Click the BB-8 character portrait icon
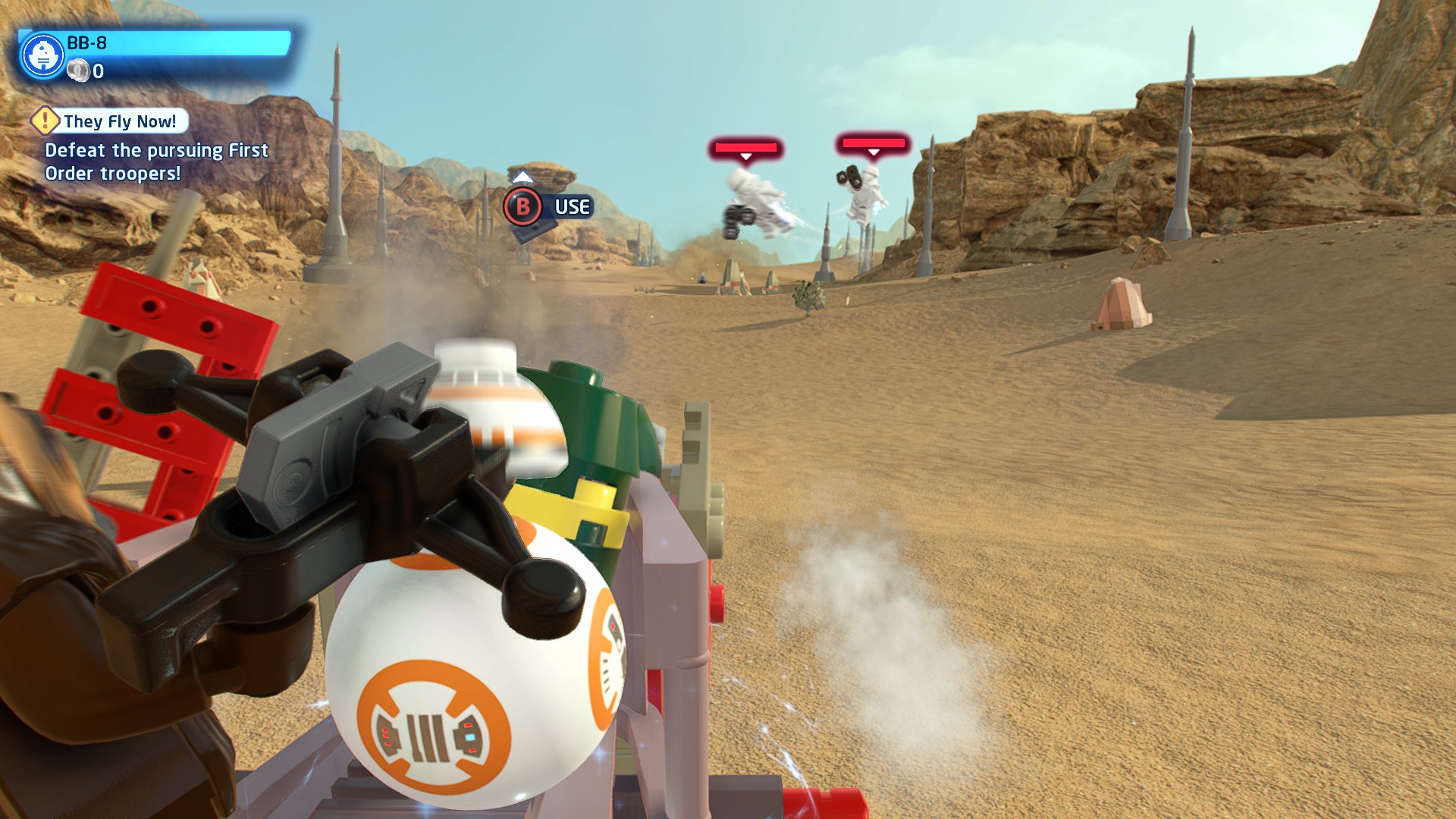The width and height of the screenshot is (1456, 819). 42,56
